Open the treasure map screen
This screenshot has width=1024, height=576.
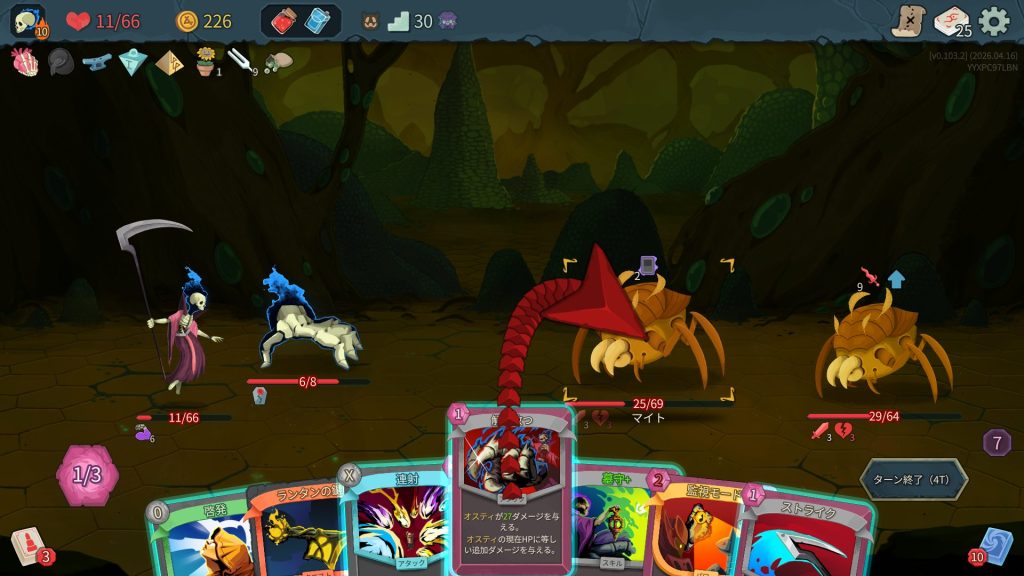(x=908, y=21)
